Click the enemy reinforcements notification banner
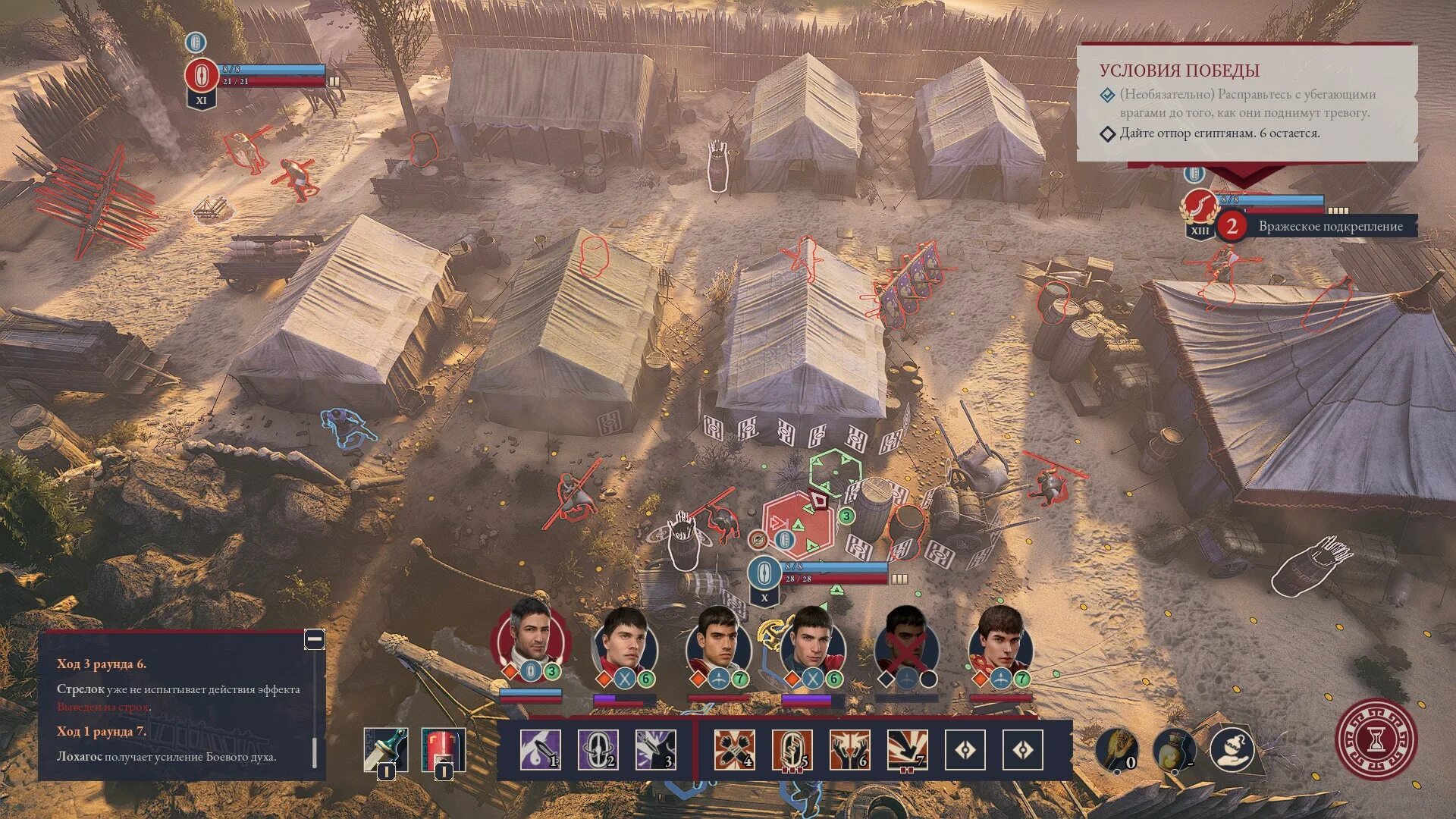 coord(1319,226)
